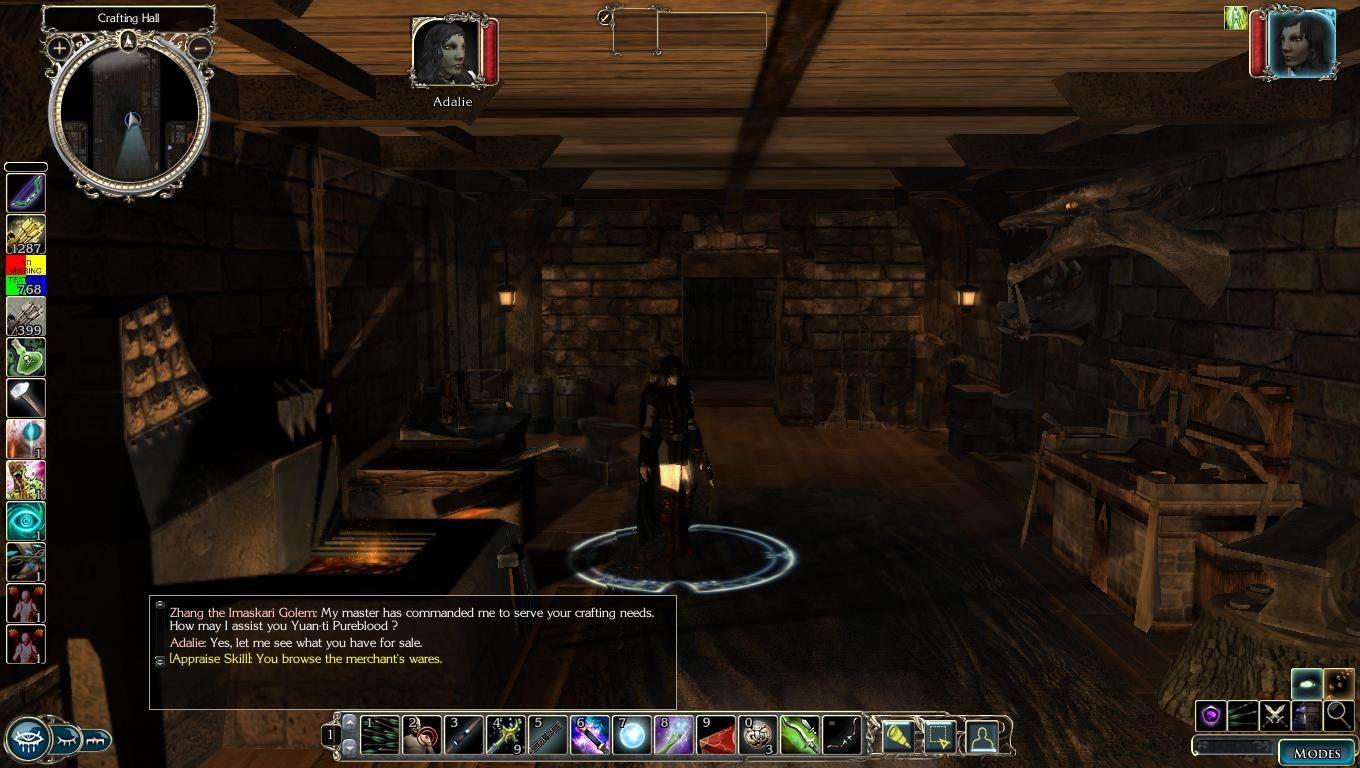The height and width of the screenshot is (768, 1360).
Task: Click the selection-box arrow button
Action: [x=940, y=737]
